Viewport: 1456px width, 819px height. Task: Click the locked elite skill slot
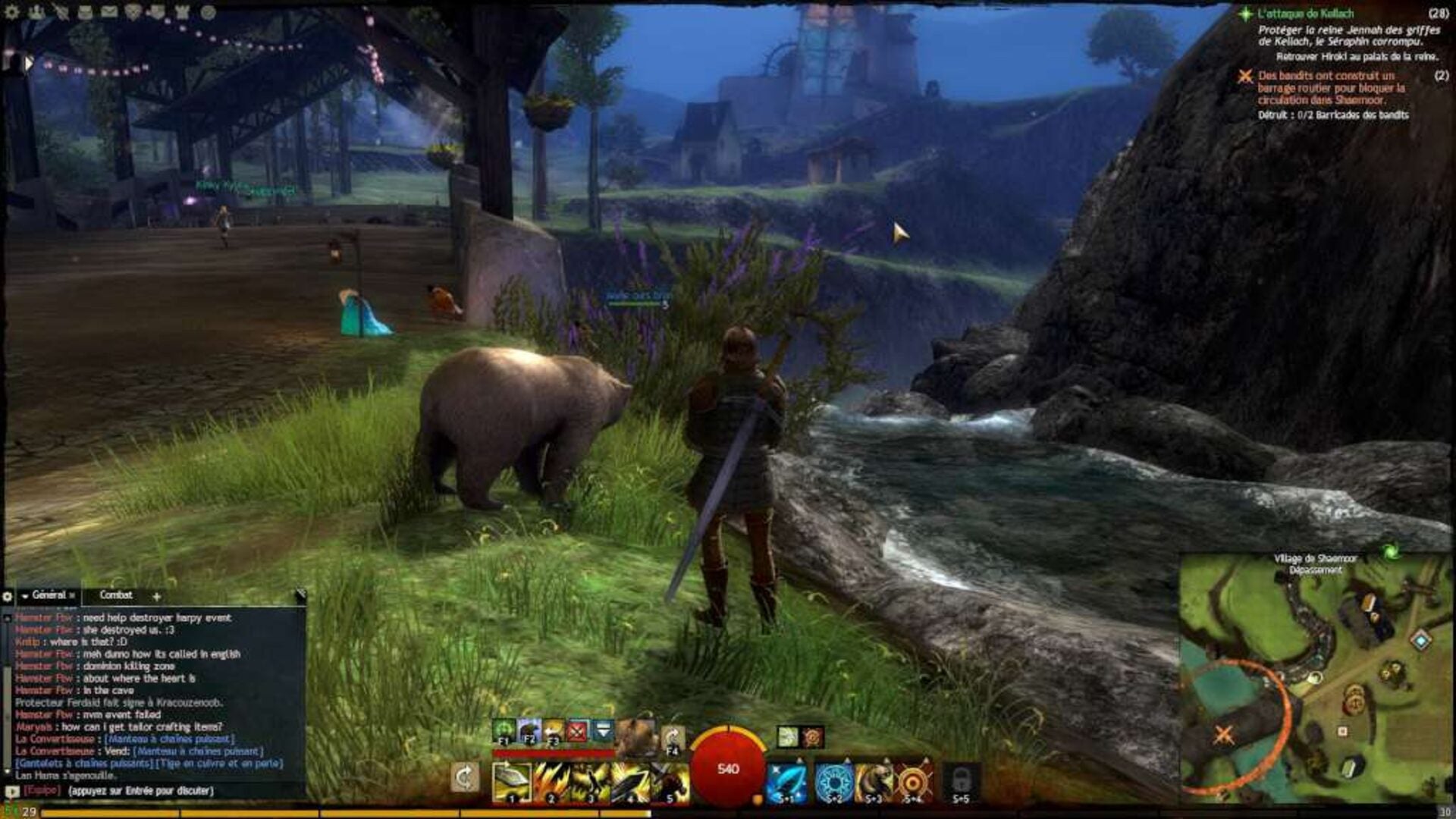tap(961, 782)
